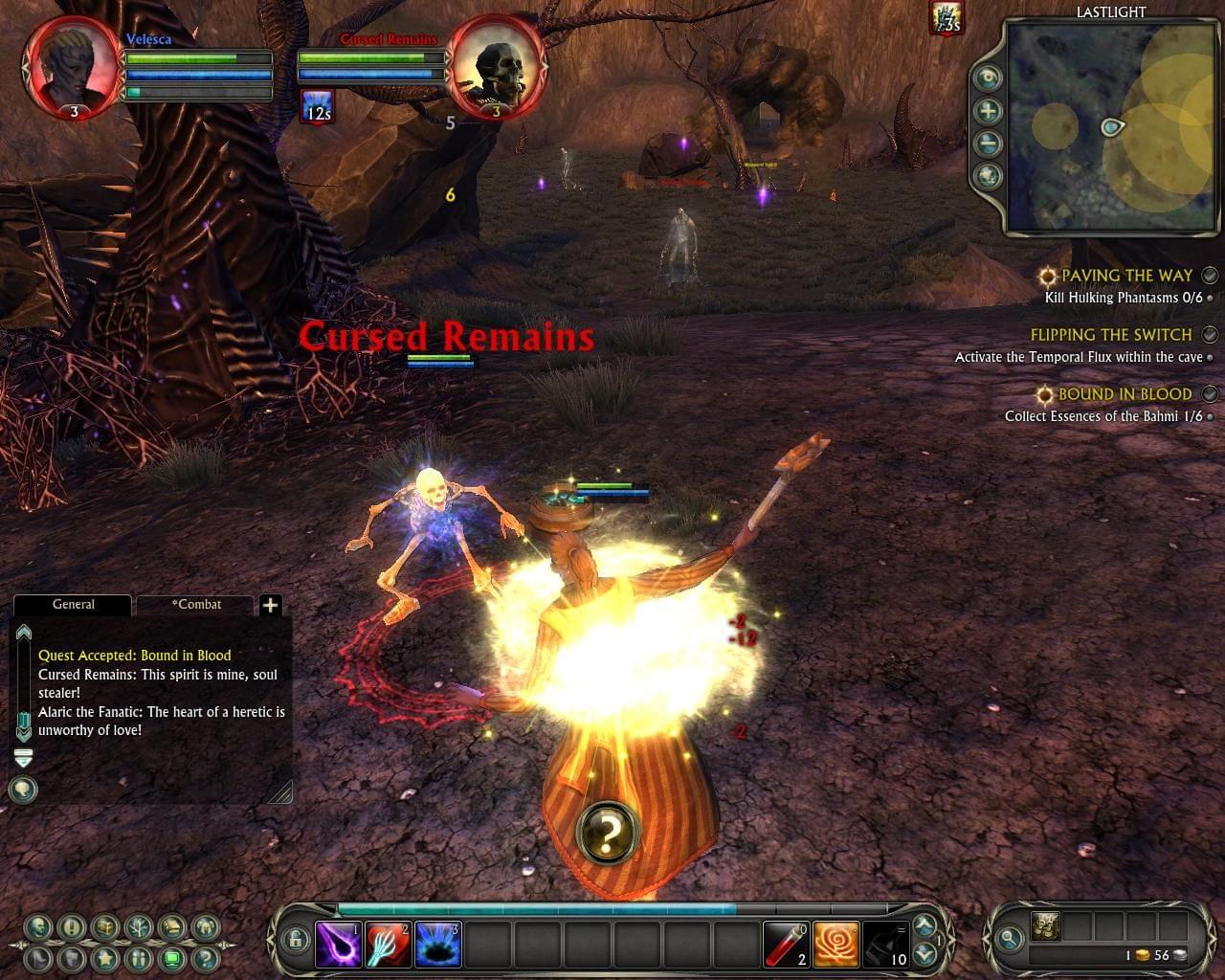Open the treasure chest menu button
The image size is (1225, 980).
104,926
